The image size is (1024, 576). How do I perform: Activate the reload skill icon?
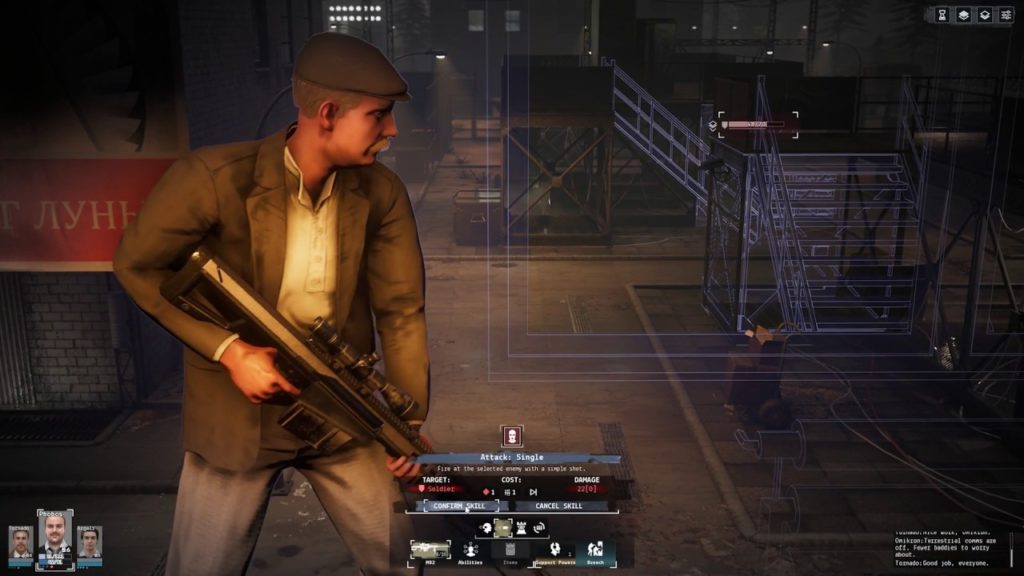pyautogui.click(x=540, y=527)
